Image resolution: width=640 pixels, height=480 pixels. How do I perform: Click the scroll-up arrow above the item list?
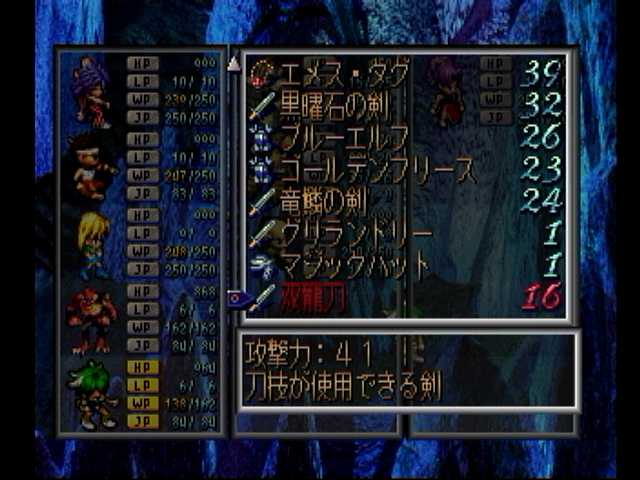coord(234,64)
